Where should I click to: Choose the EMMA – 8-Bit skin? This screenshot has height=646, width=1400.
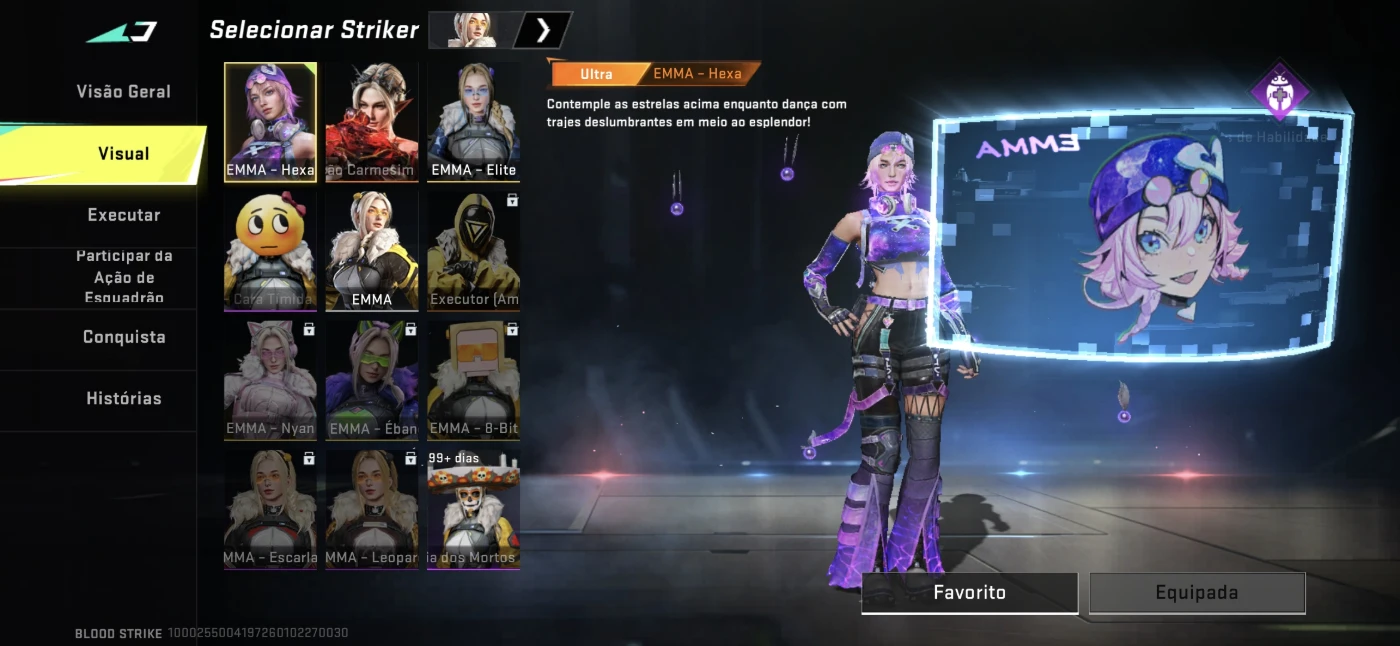pos(473,380)
